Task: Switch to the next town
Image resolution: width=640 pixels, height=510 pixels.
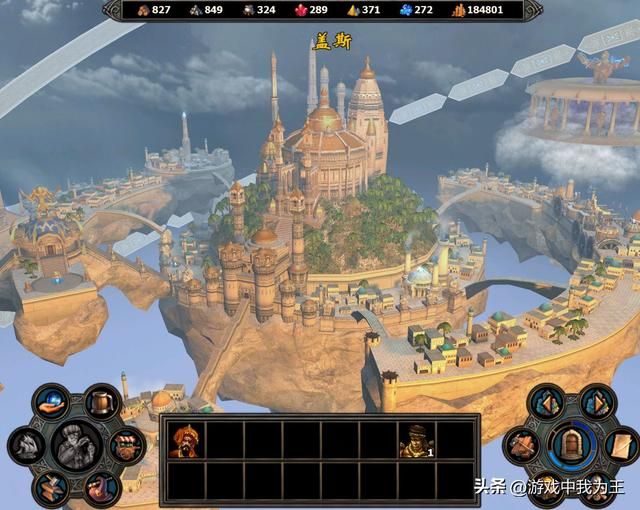Action: [597, 402]
